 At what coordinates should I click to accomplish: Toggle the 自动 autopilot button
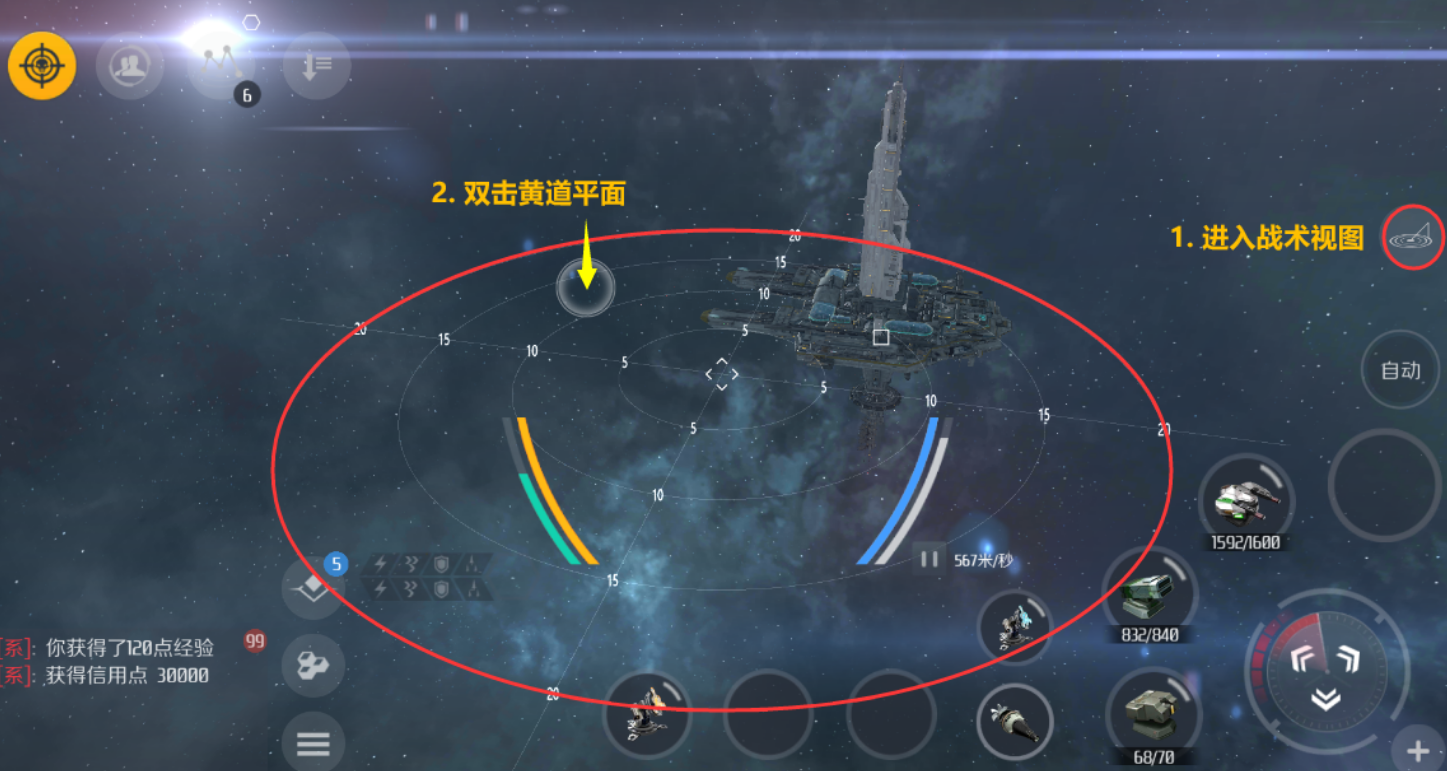coord(1399,370)
